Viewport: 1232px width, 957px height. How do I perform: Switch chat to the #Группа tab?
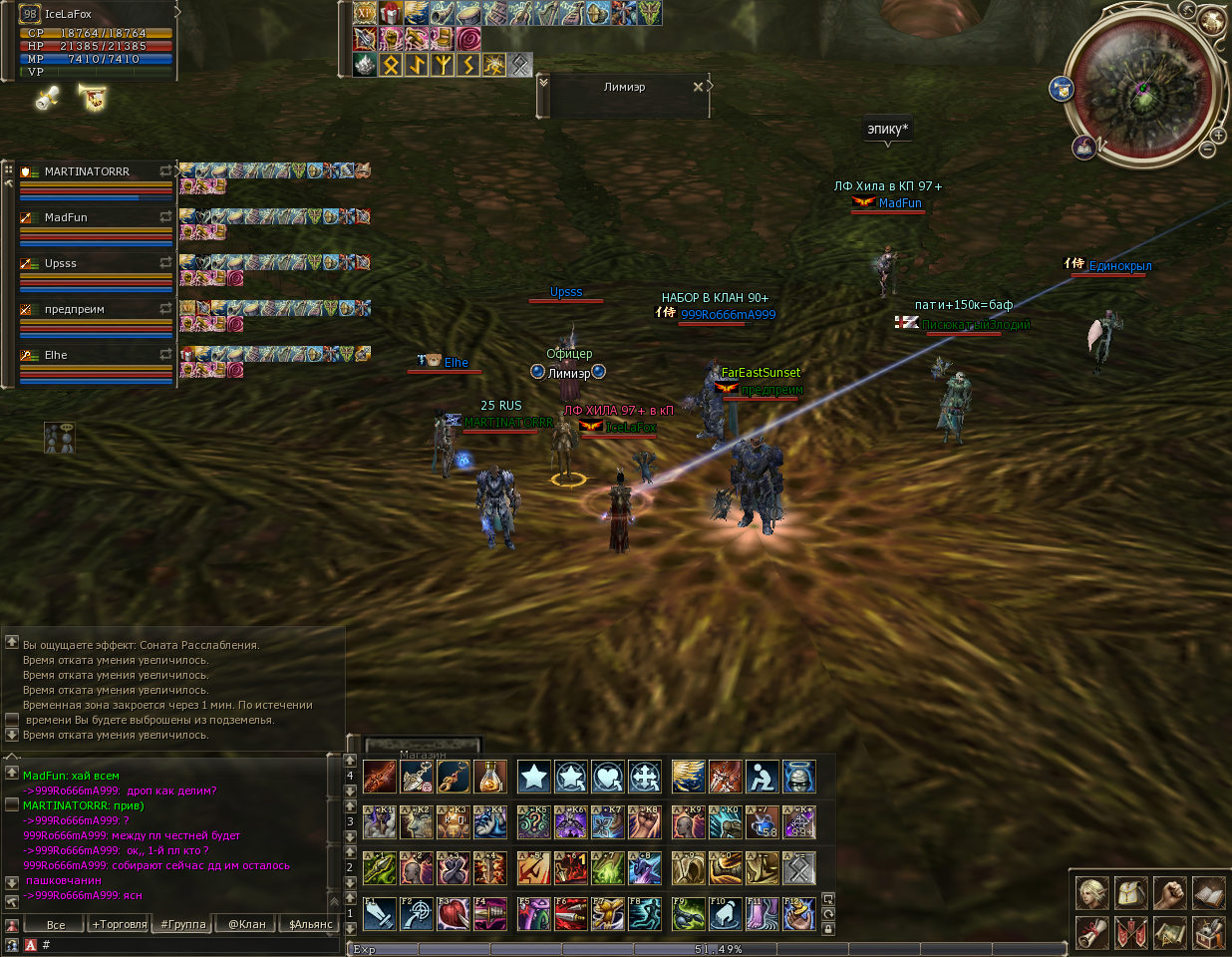coord(183,924)
